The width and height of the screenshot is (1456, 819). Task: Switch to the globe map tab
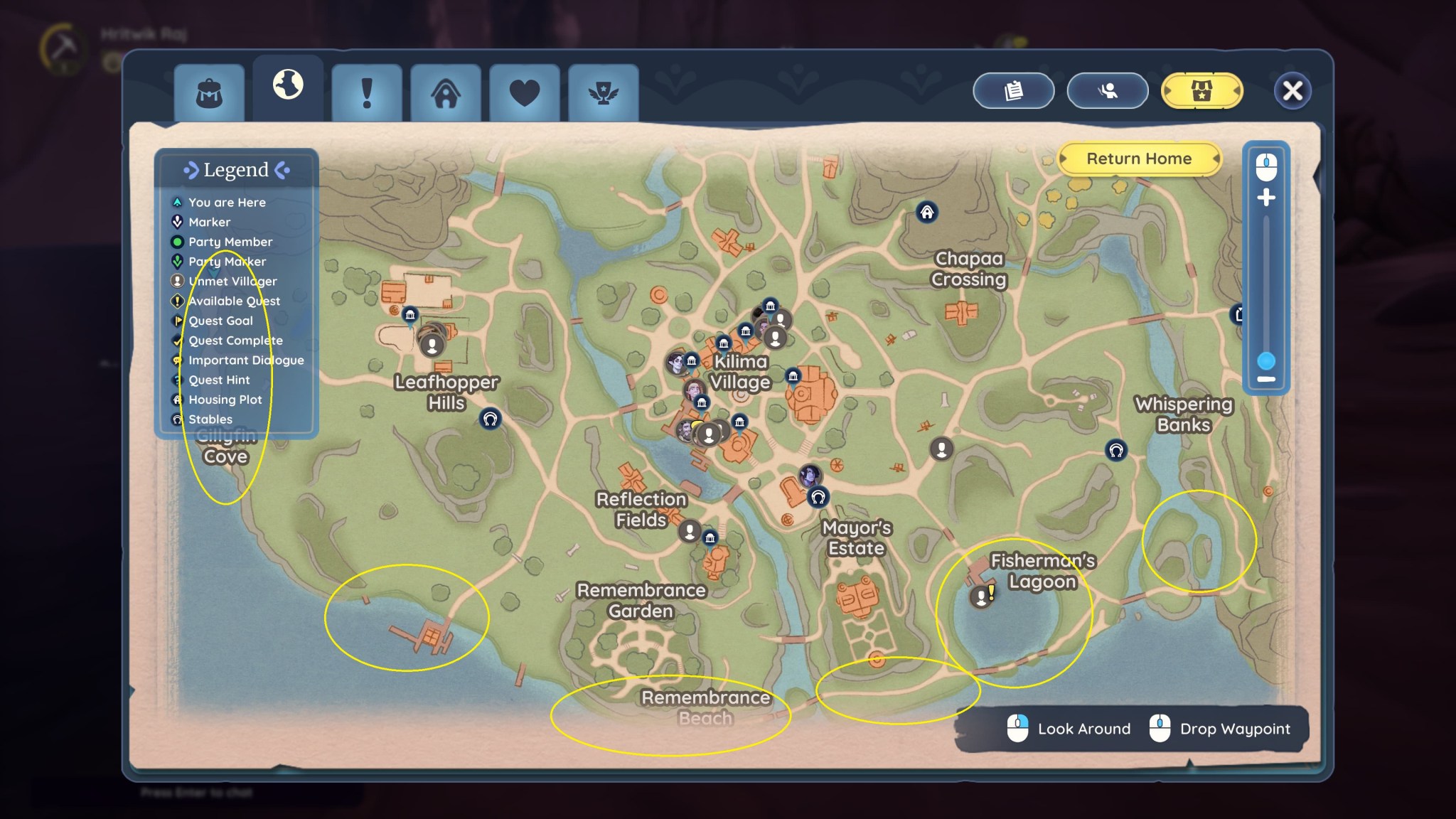[288, 85]
